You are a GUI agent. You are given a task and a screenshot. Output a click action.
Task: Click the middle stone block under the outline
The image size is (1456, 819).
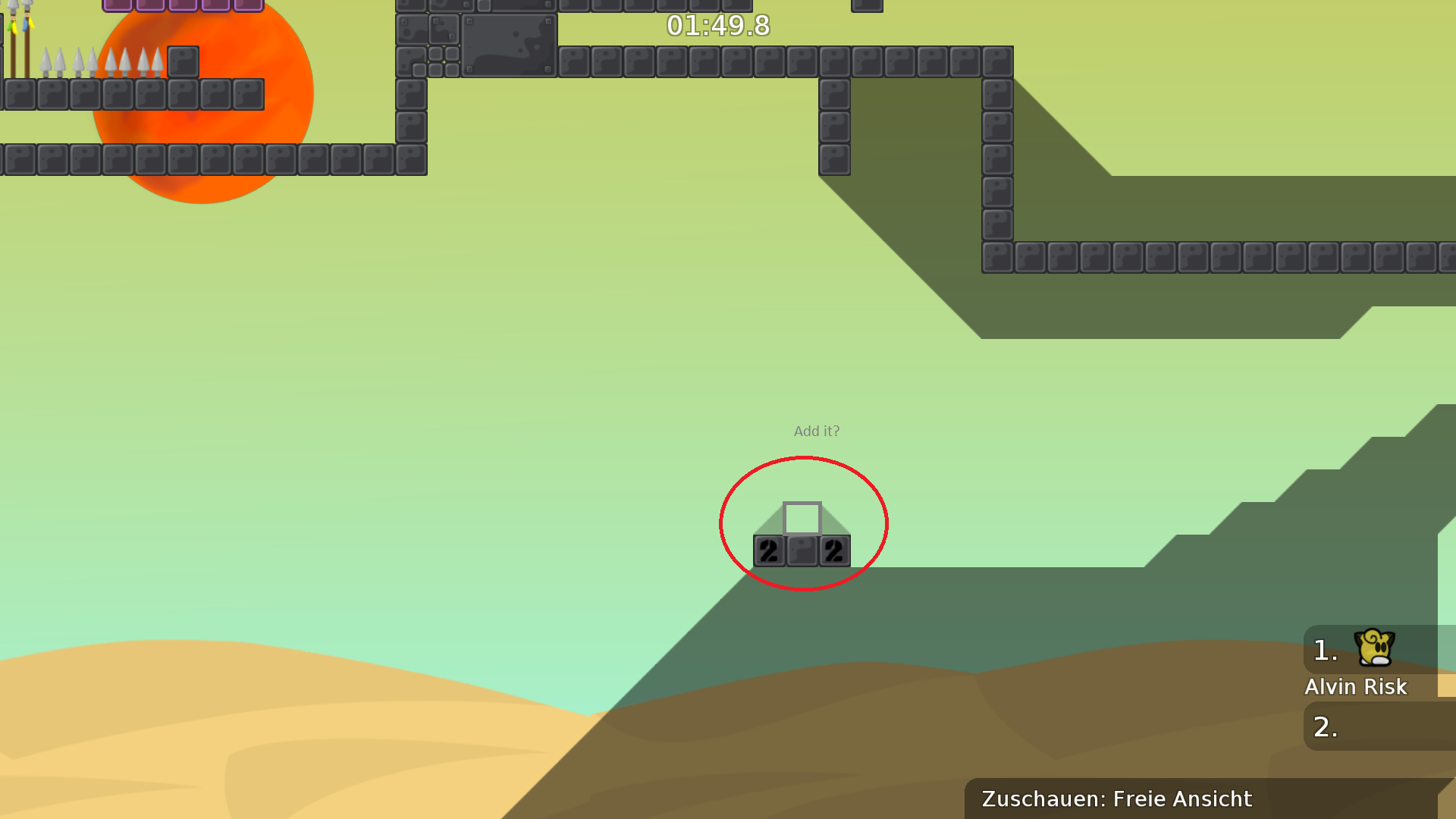[x=801, y=551]
